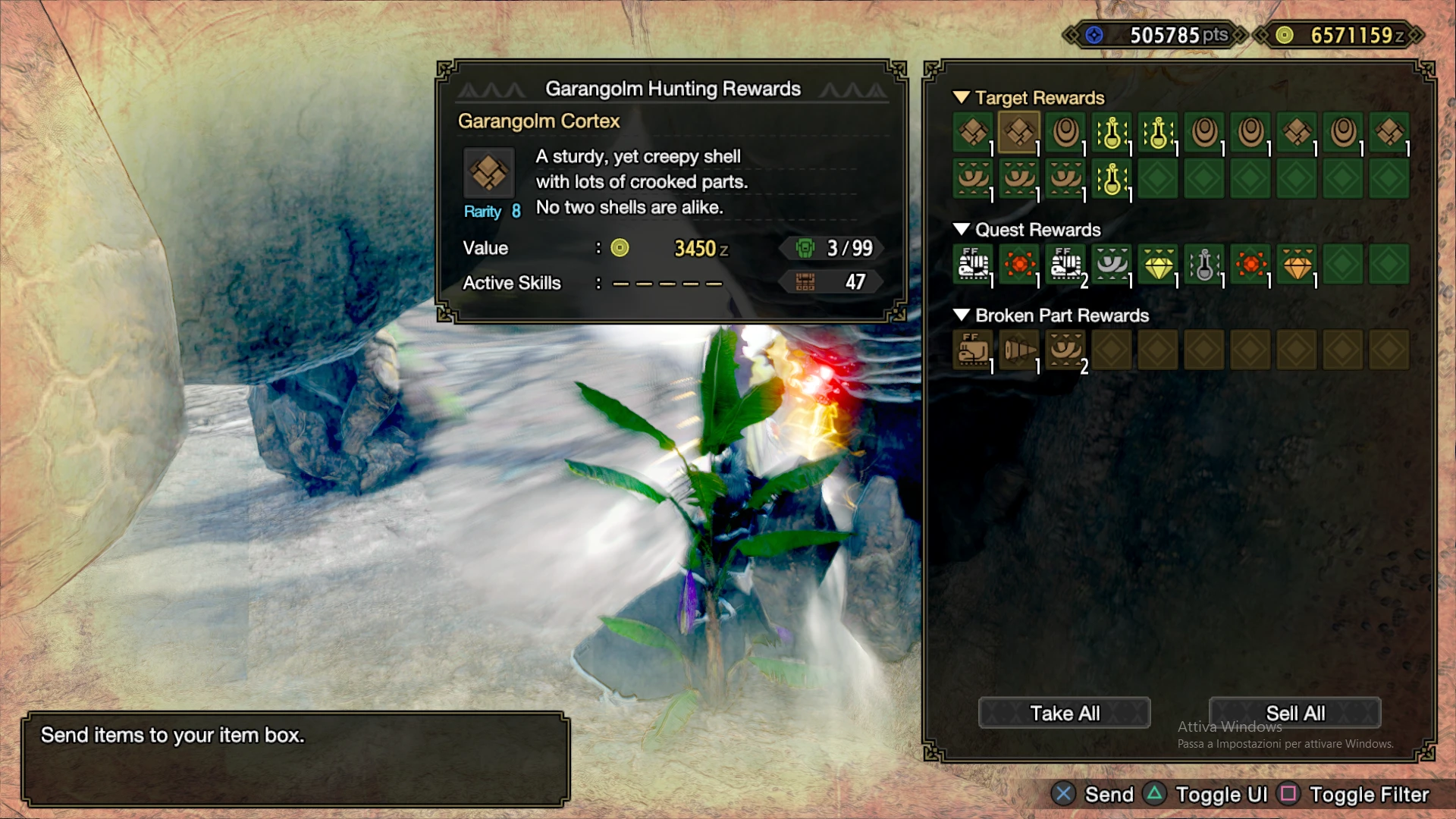This screenshot has height=819, width=1456.
Task: Select the zenny coin icon at top right
Action: pyautogui.click(x=1285, y=34)
